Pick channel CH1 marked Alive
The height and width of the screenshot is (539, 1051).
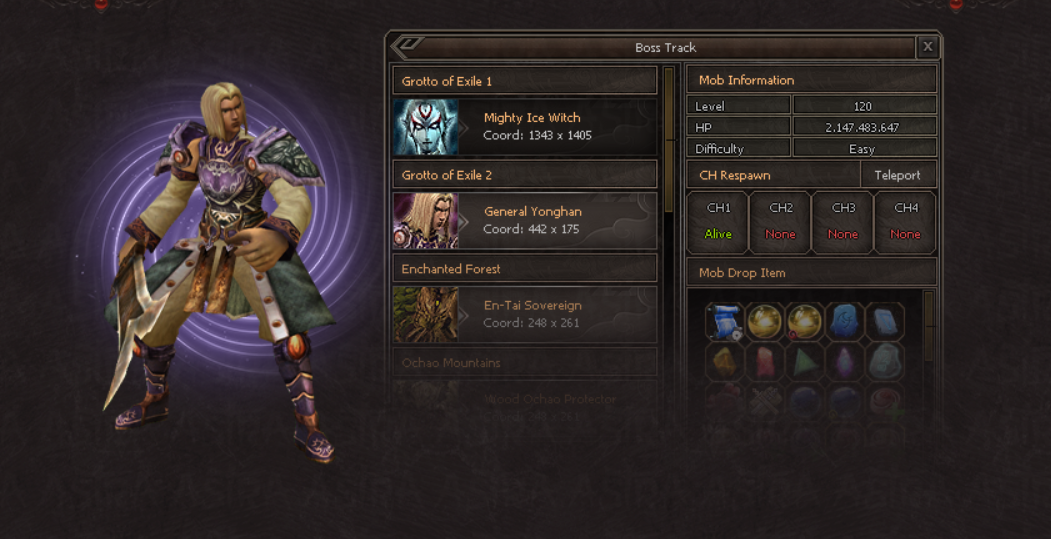click(718, 222)
